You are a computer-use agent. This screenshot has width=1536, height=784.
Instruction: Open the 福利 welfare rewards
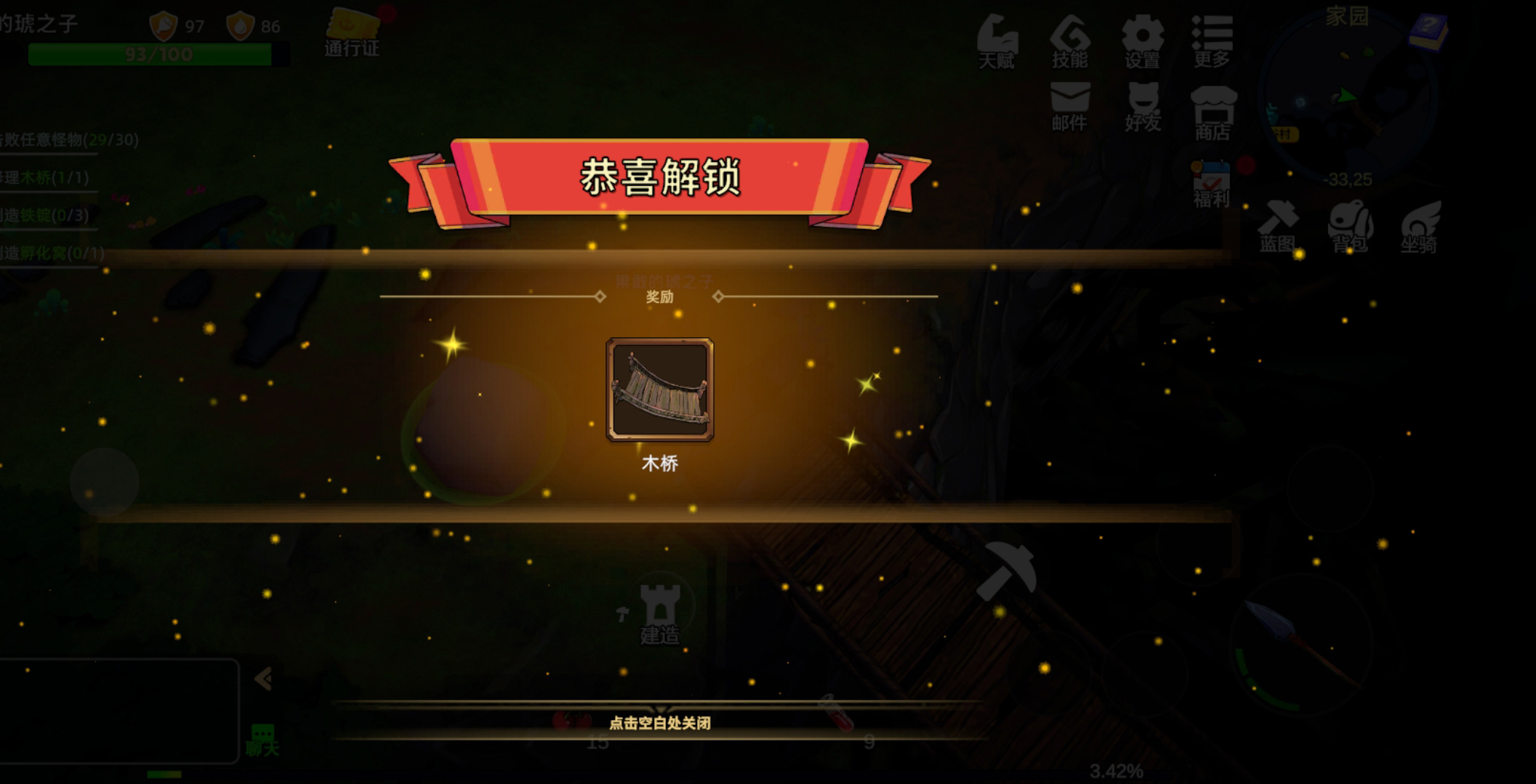tap(1211, 185)
